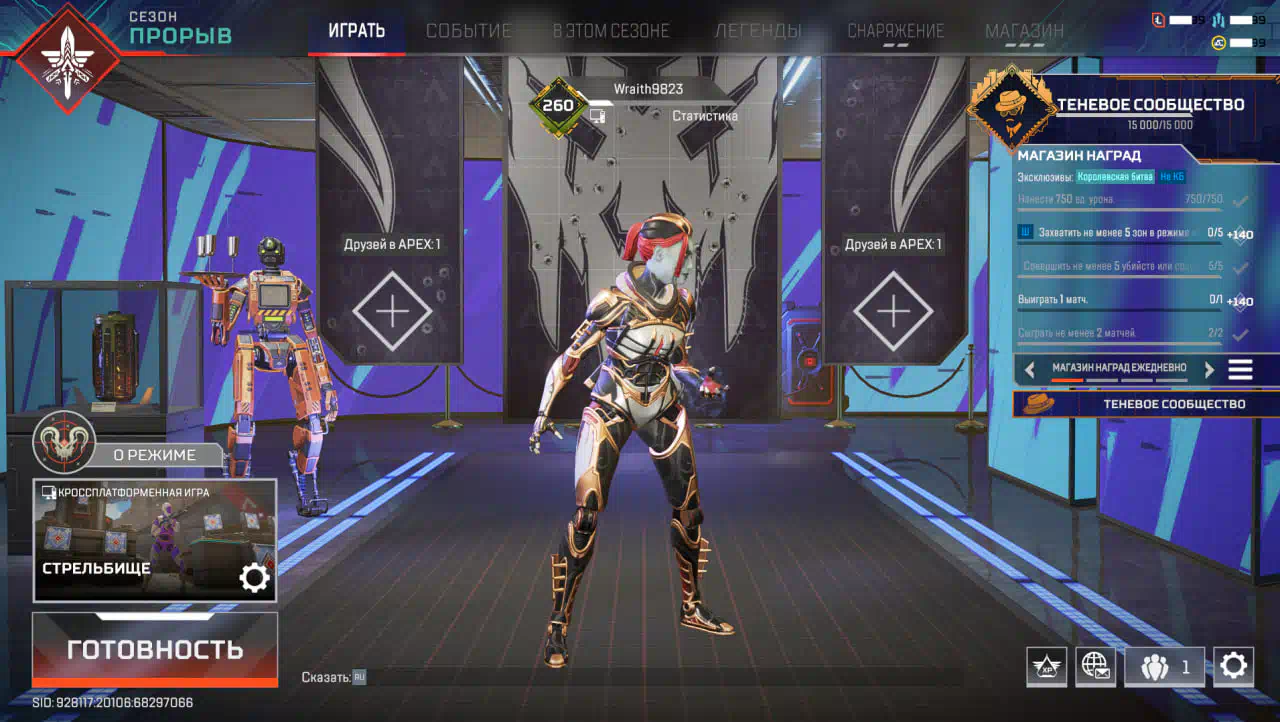Invite a friend via the left plus slot

point(392,312)
